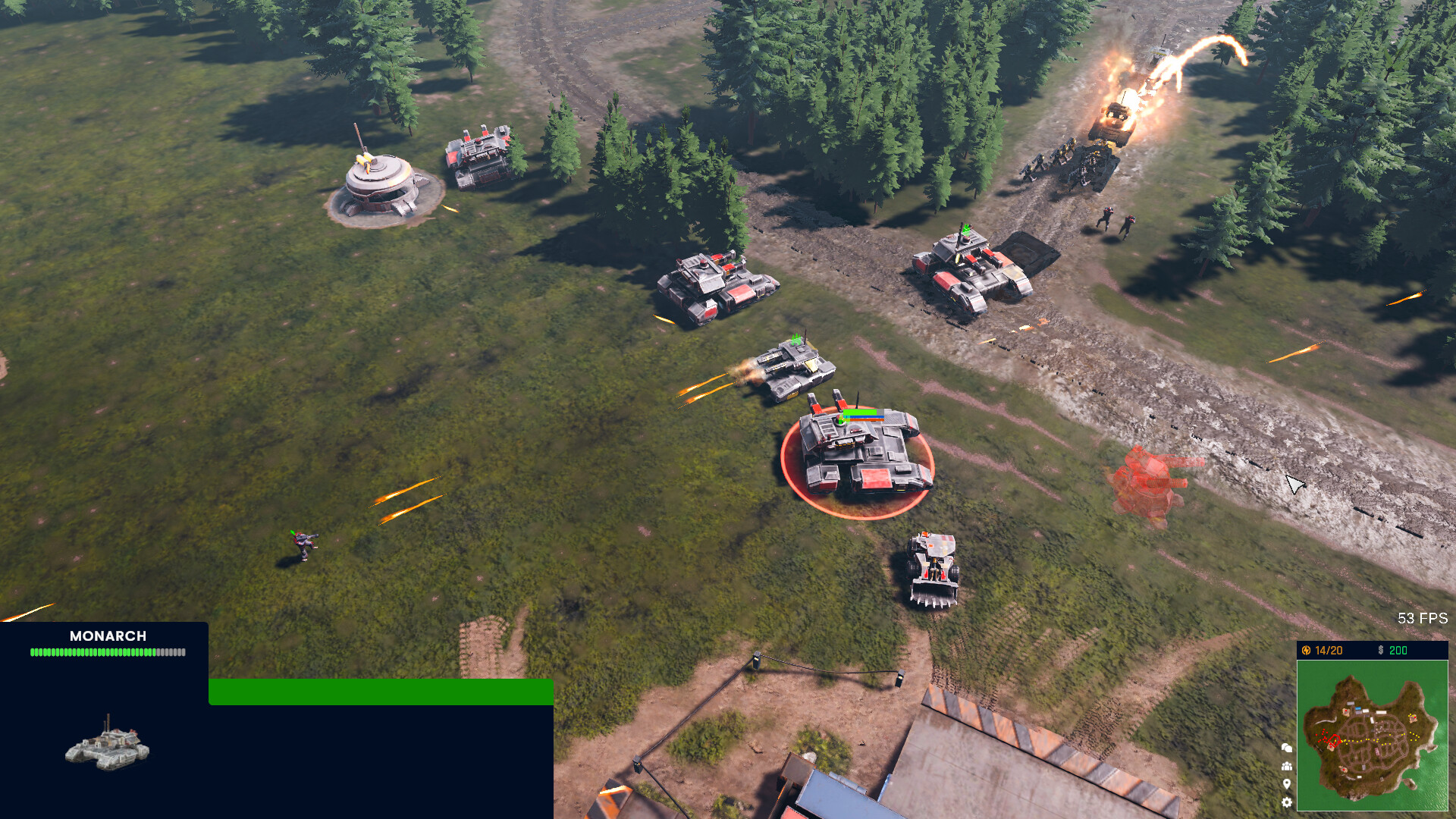Click the dollar credits icon on the minimap header
The image size is (1456, 819).
1381,649
